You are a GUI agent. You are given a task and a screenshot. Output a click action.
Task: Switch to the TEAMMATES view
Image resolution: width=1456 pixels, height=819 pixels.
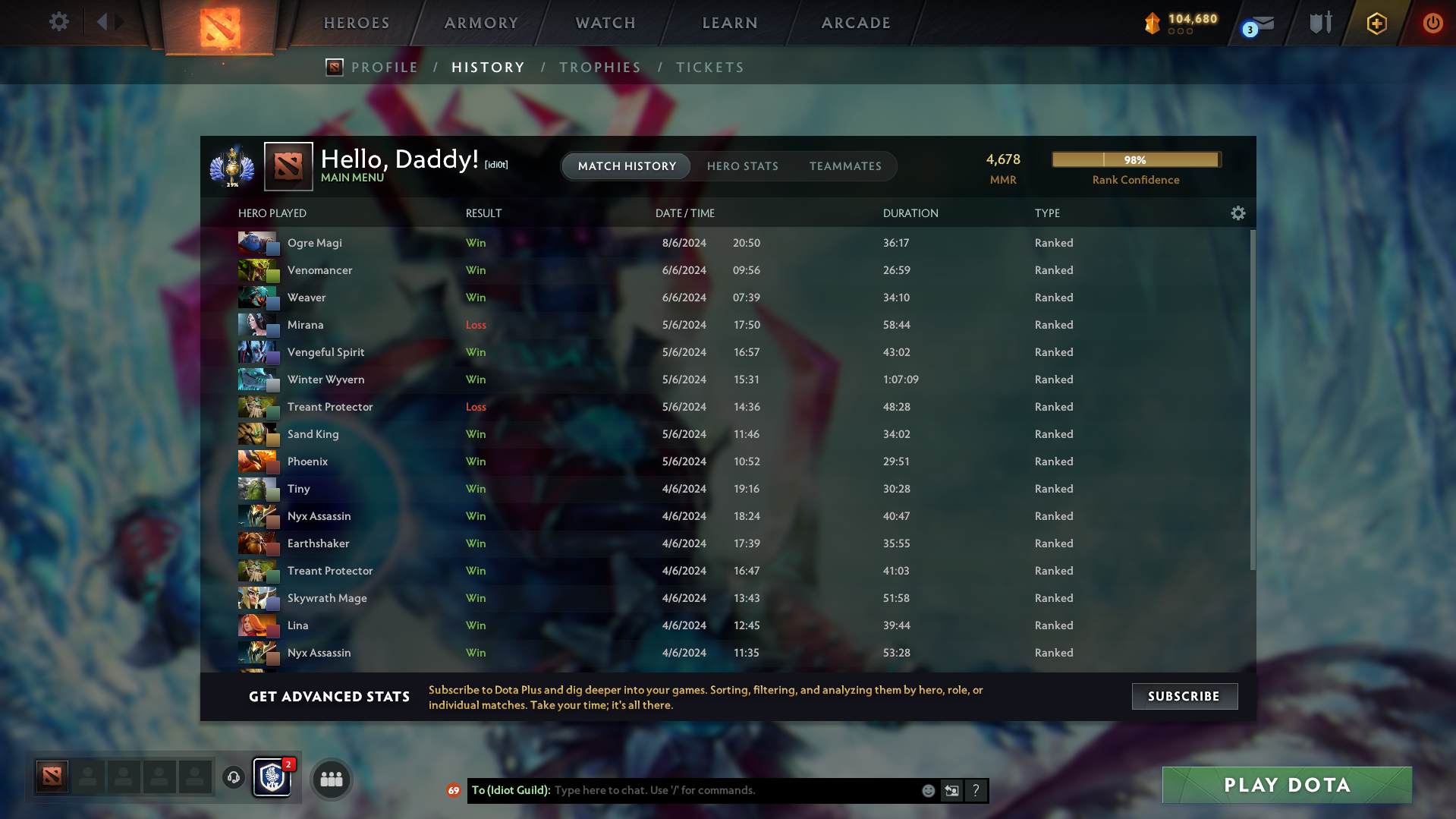tap(845, 166)
